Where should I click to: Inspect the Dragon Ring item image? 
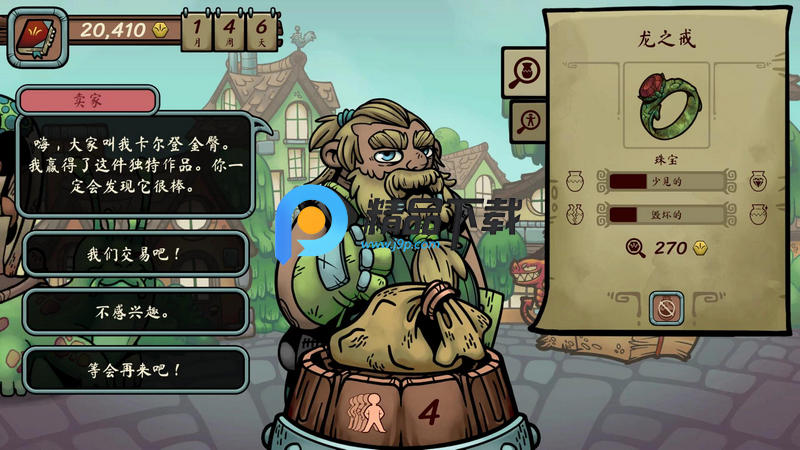pos(666,105)
